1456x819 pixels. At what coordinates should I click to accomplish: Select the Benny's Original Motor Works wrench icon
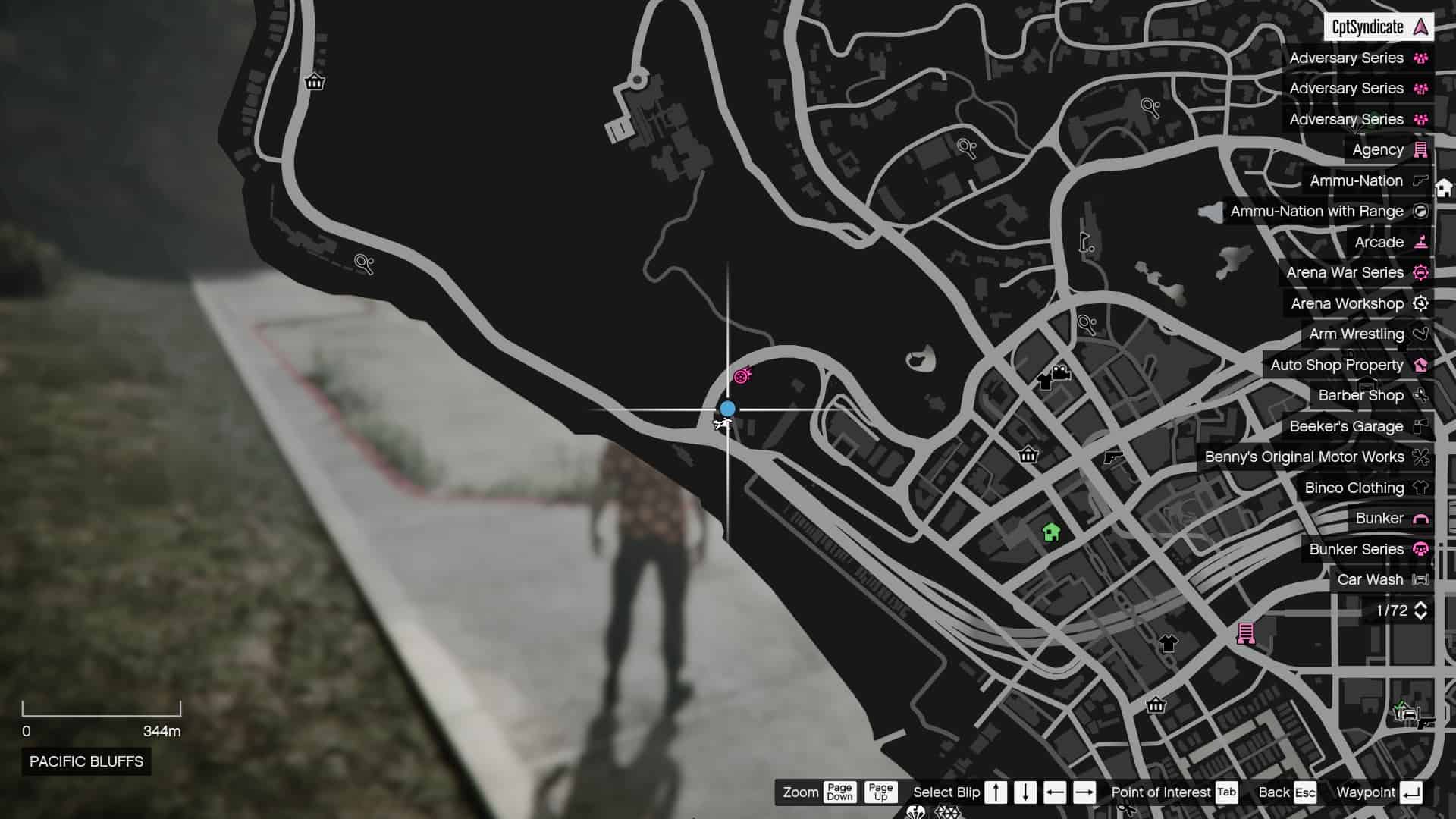(x=1421, y=457)
